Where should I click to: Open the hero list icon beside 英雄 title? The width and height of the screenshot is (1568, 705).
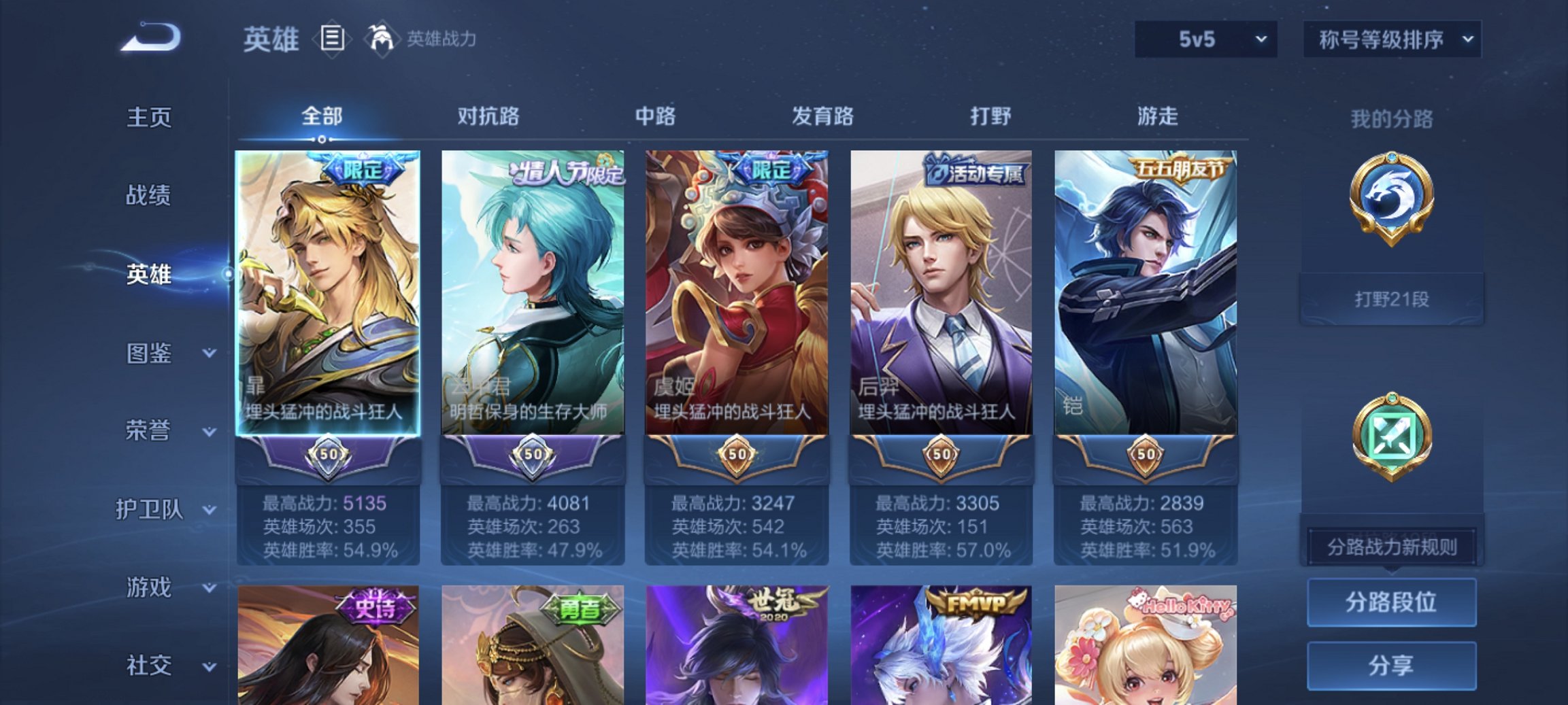click(x=331, y=39)
